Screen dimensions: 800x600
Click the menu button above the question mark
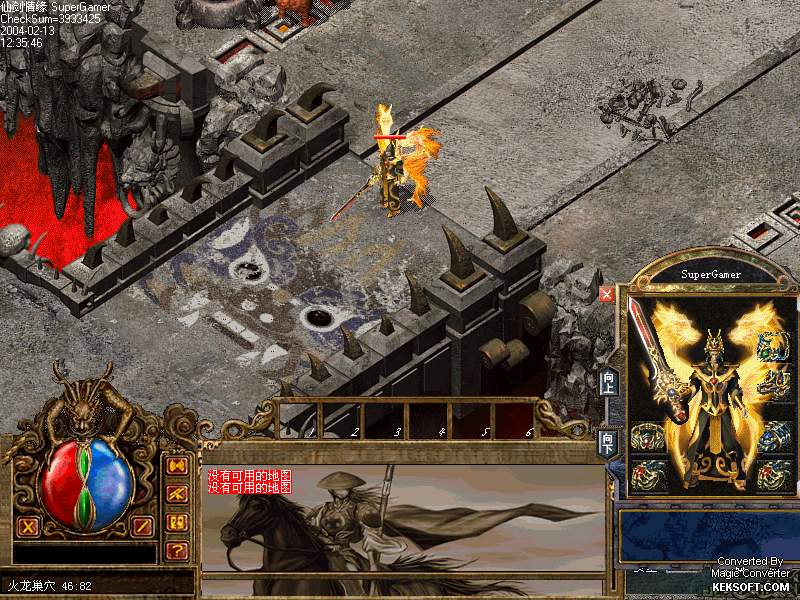pos(177,522)
